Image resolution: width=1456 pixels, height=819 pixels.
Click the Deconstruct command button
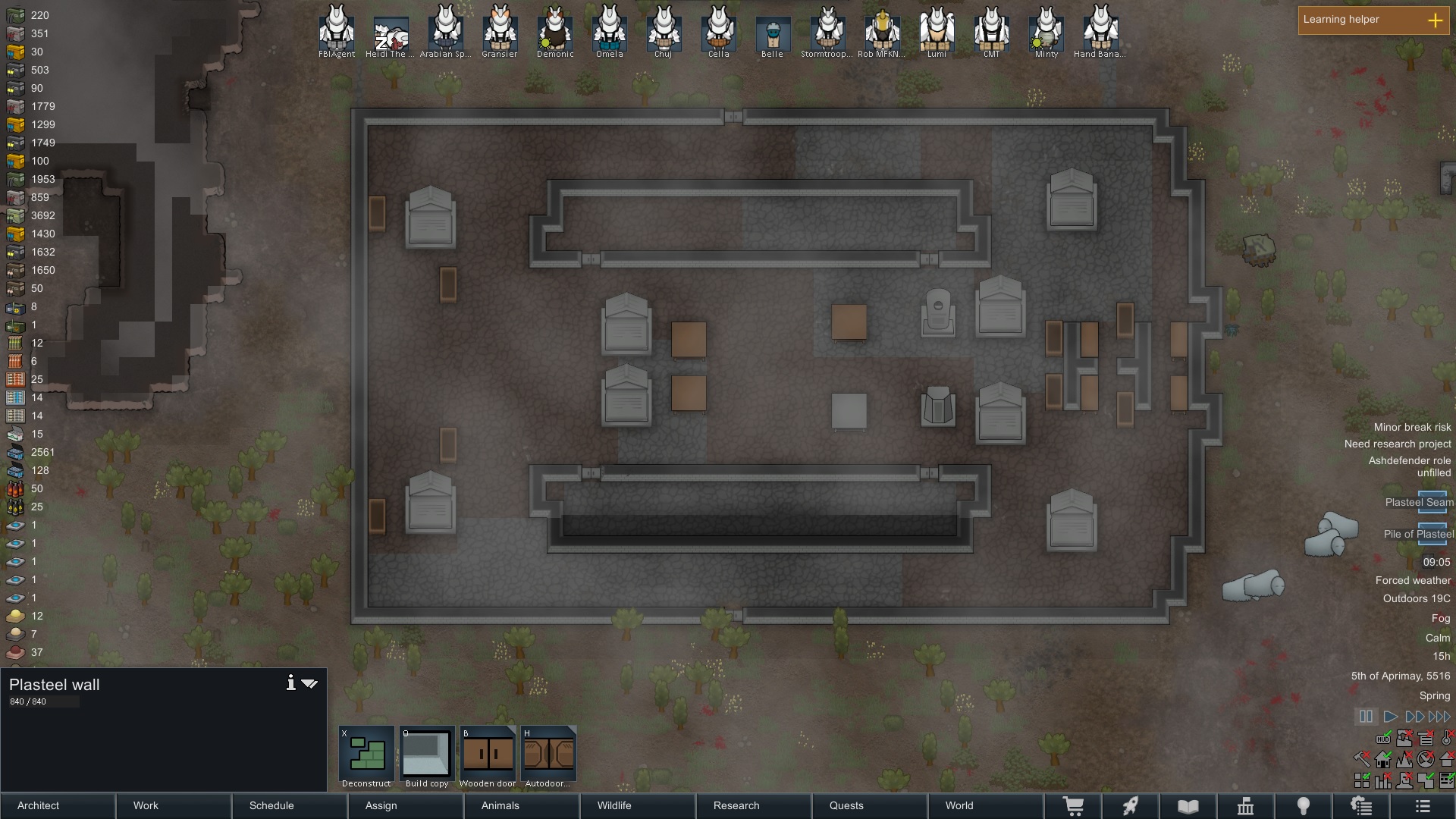(x=366, y=756)
